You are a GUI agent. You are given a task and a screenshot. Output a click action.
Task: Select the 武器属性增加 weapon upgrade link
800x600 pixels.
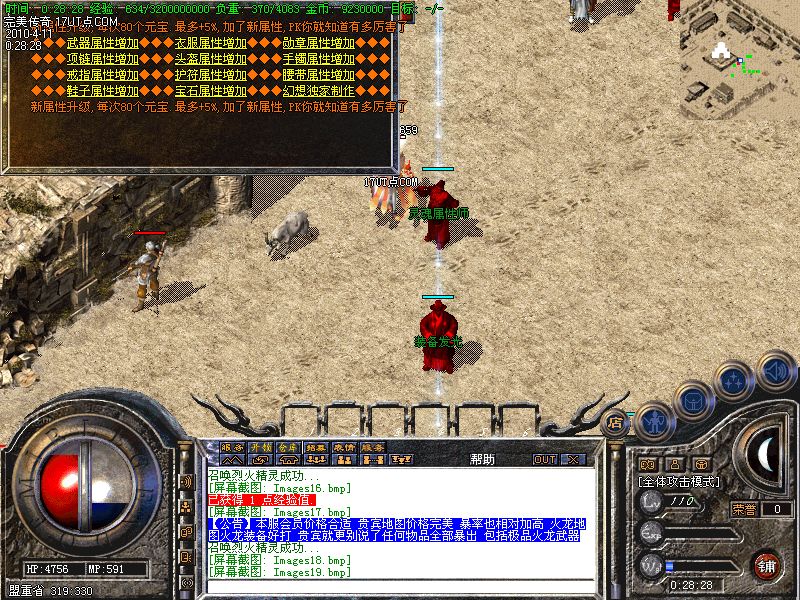(101, 43)
